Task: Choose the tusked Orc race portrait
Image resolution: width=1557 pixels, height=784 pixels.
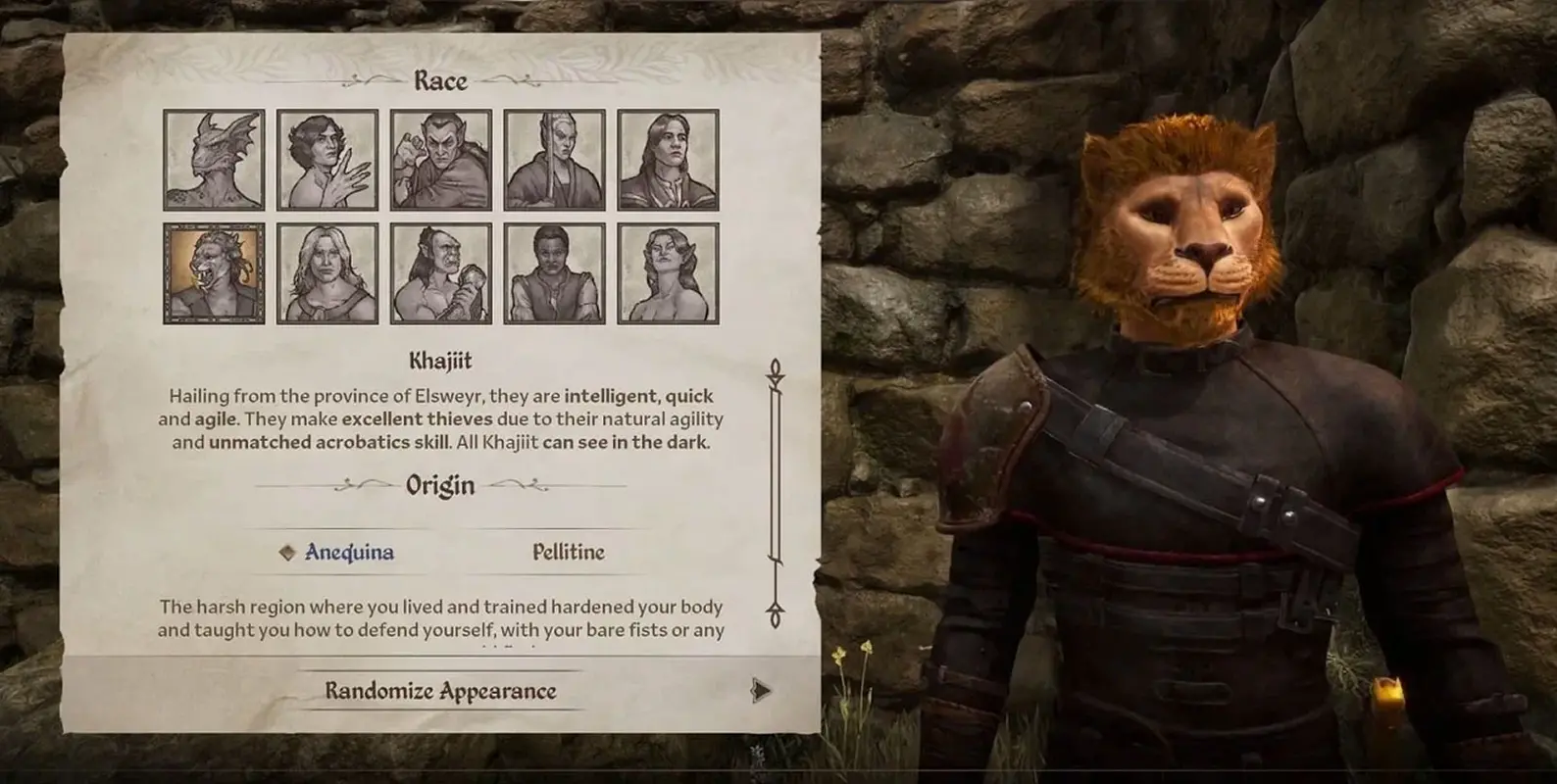Action: click(x=441, y=273)
